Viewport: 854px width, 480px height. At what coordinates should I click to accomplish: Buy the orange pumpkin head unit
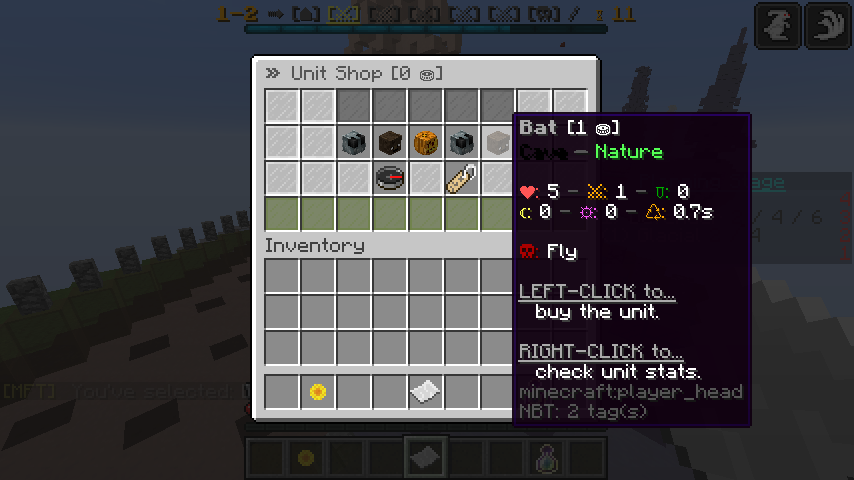pyautogui.click(x=426, y=143)
